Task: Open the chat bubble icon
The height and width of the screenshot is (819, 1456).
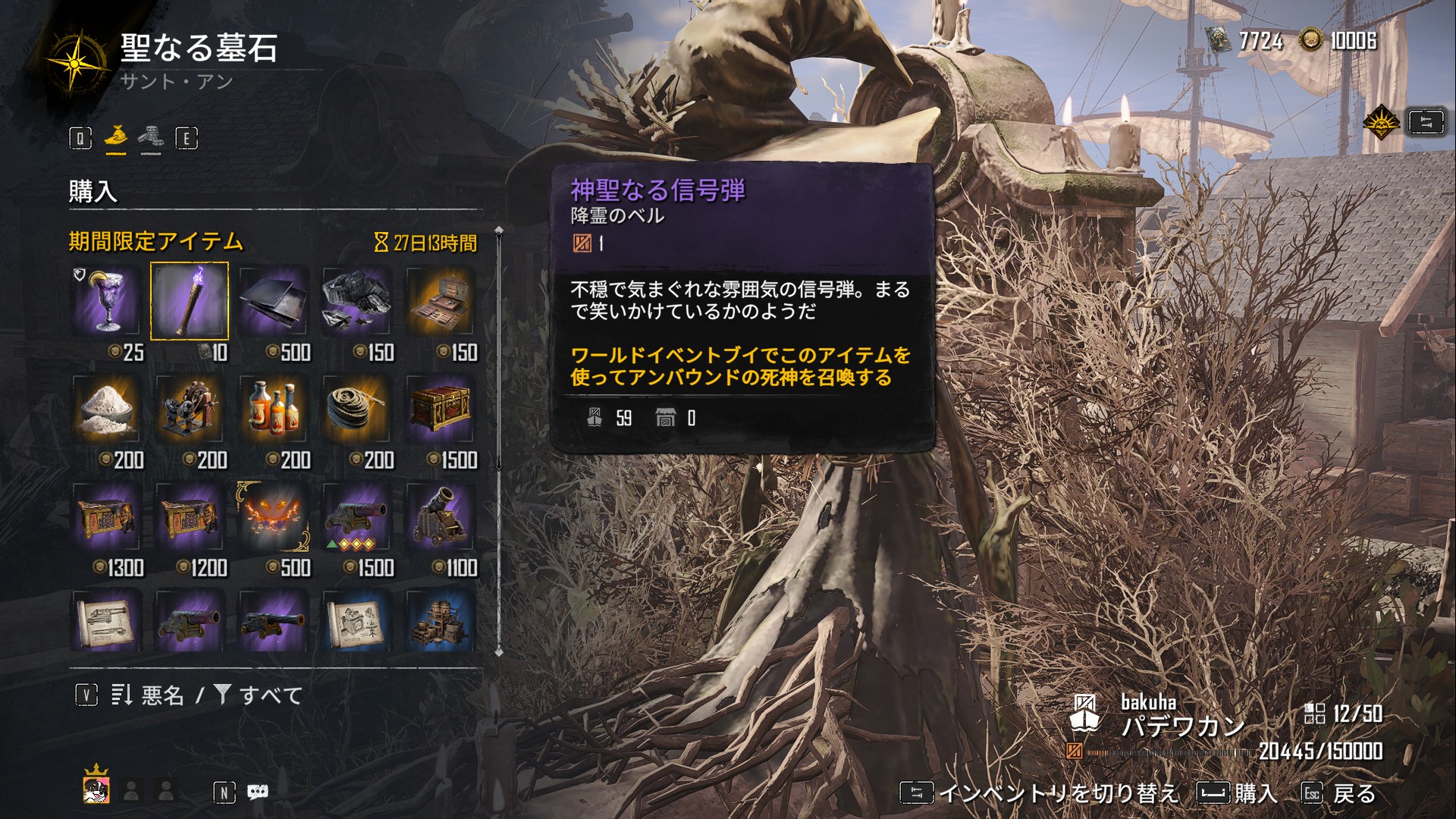Action: coord(258,792)
